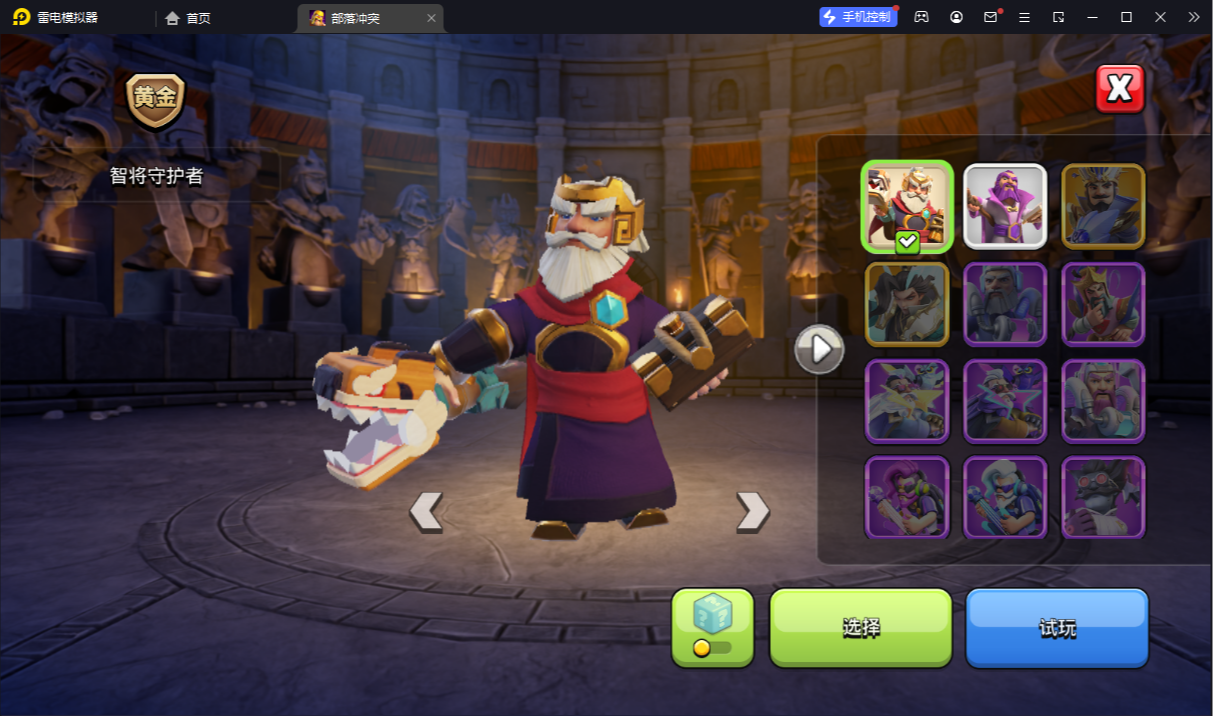Image resolution: width=1213 pixels, height=716 pixels.
Task: Select the white-haired skin with blue goggles
Action: click(1005, 497)
